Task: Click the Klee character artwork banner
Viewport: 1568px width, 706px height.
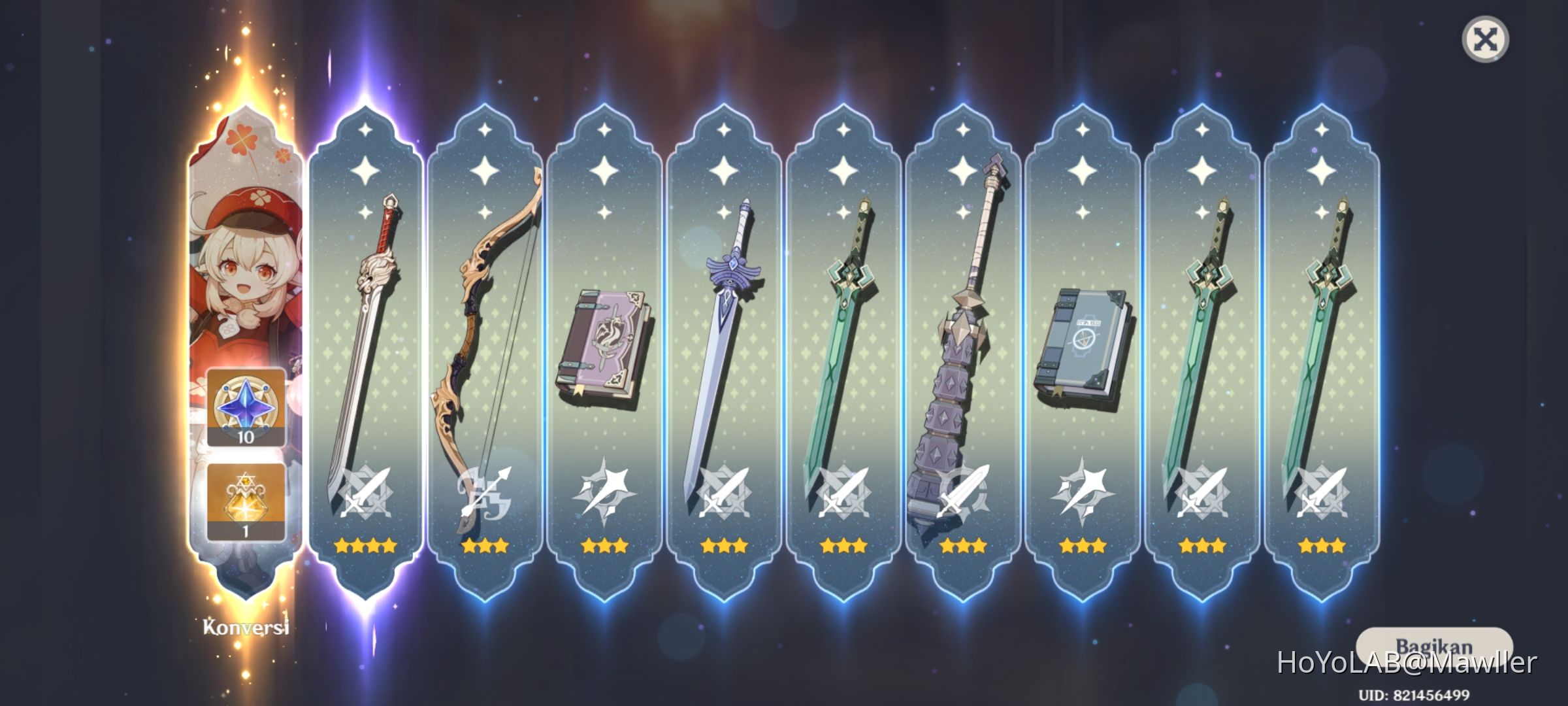Action: point(245,261)
